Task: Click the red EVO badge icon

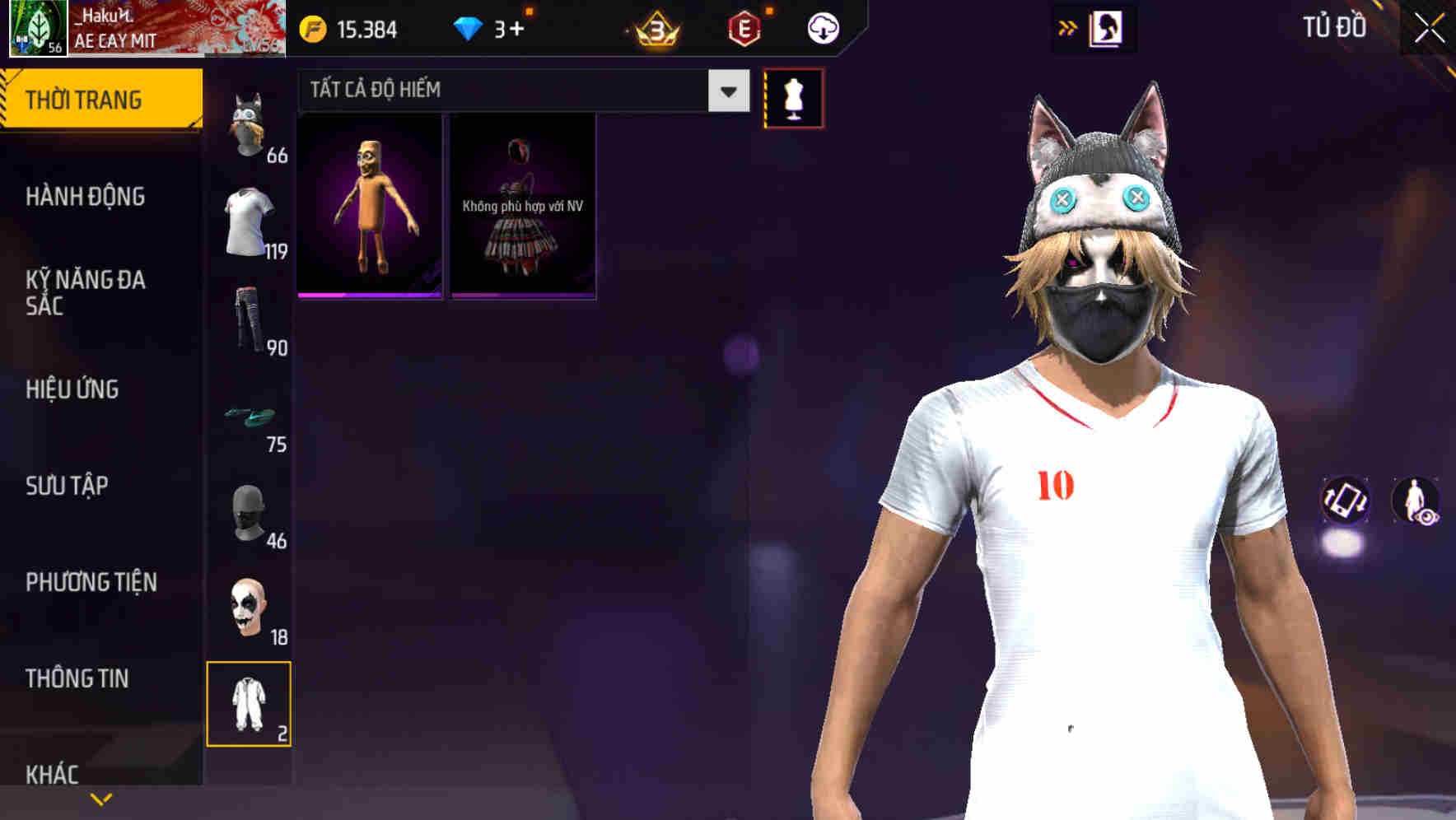Action: click(744, 29)
